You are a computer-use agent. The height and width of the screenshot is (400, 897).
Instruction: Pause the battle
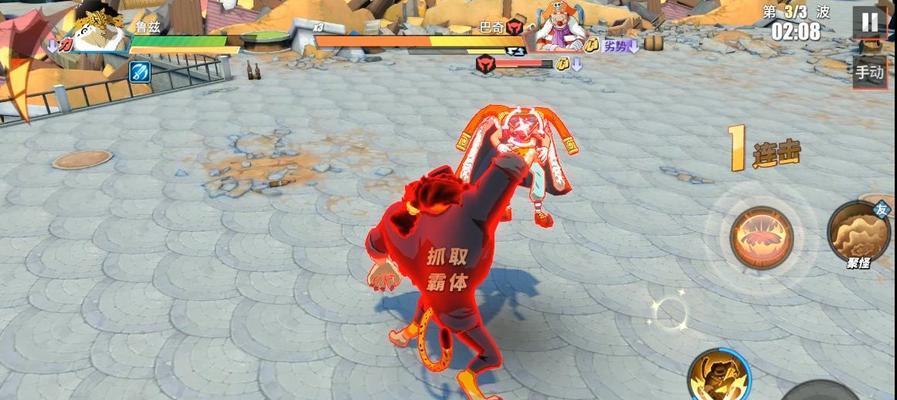(x=868, y=22)
